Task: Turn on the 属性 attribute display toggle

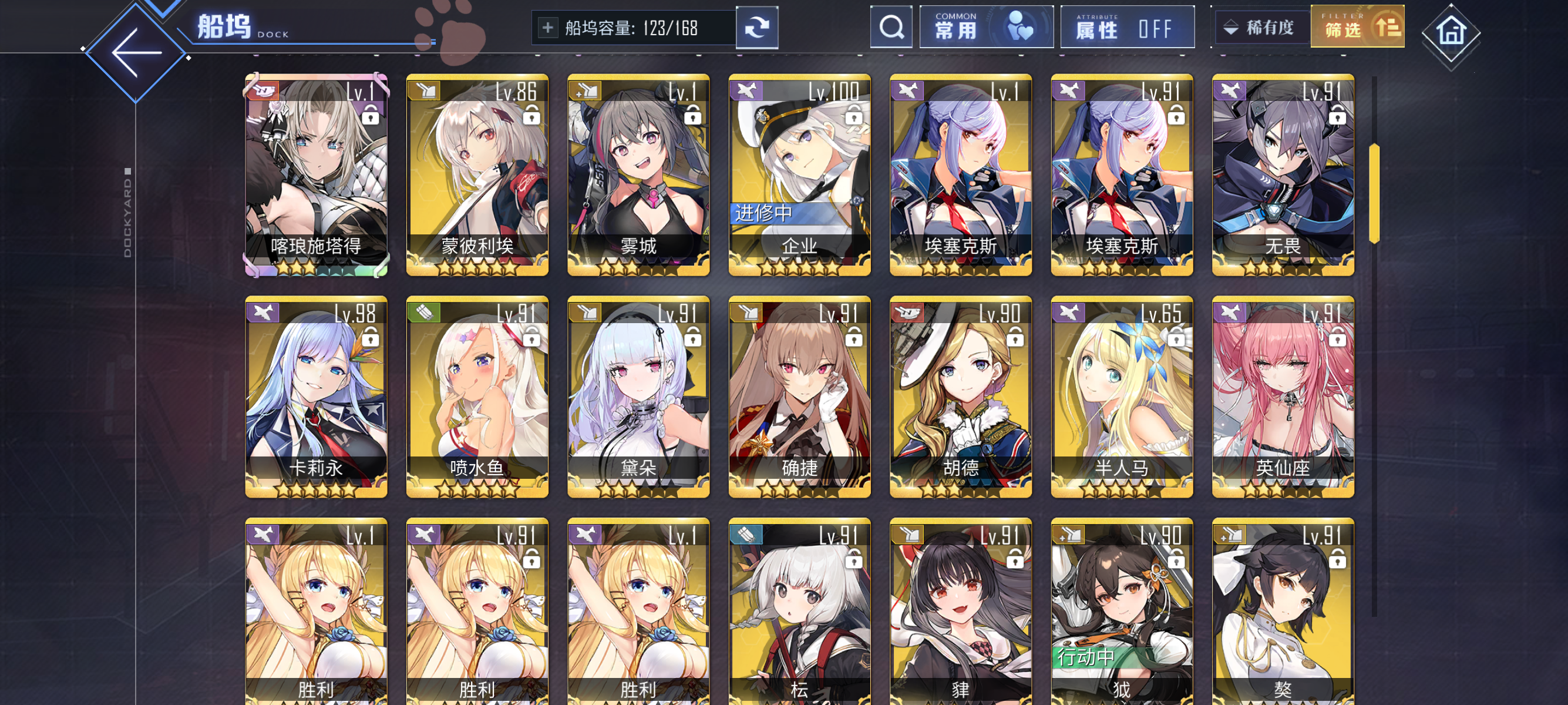Action: click(x=1128, y=27)
